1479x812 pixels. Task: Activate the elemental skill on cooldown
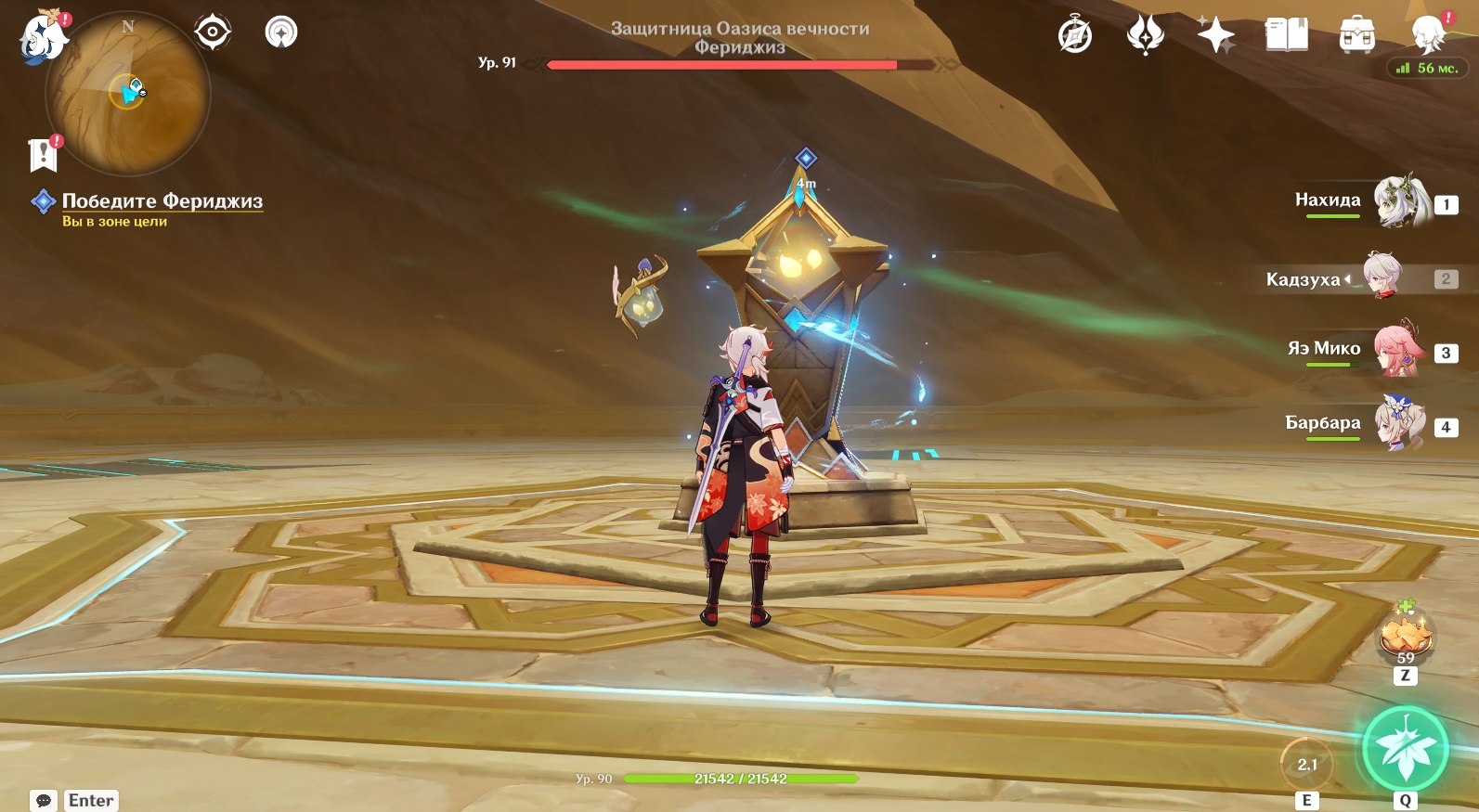pos(1306,764)
